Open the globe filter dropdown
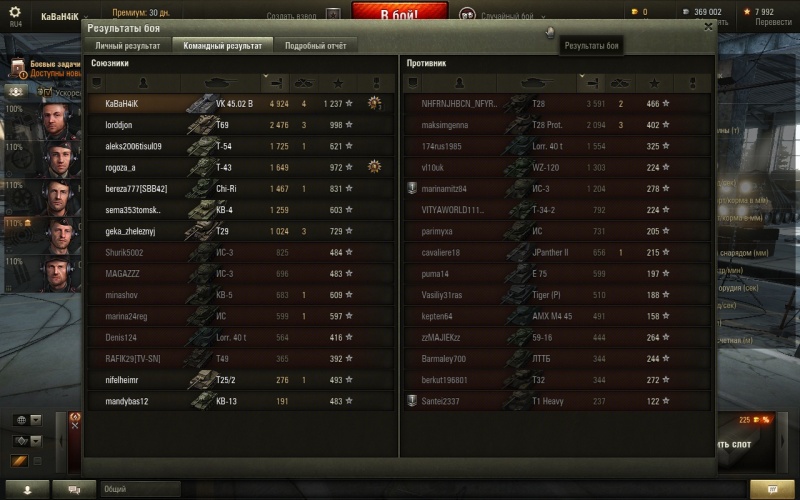 click(27, 420)
